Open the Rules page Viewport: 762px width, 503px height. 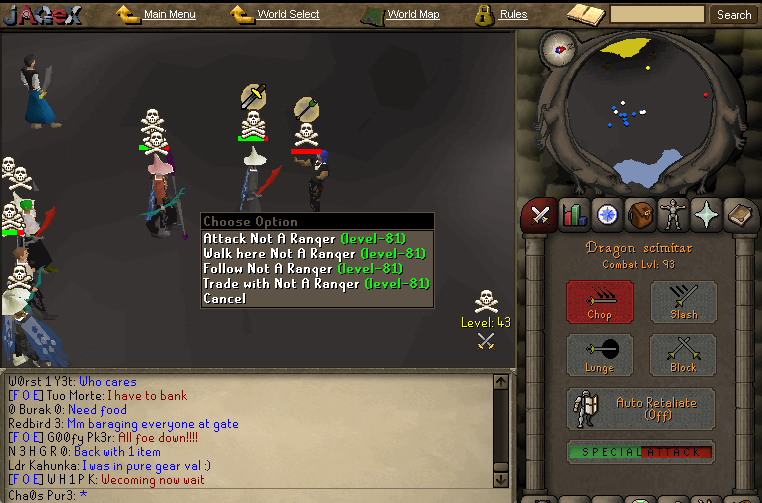pos(512,15)
